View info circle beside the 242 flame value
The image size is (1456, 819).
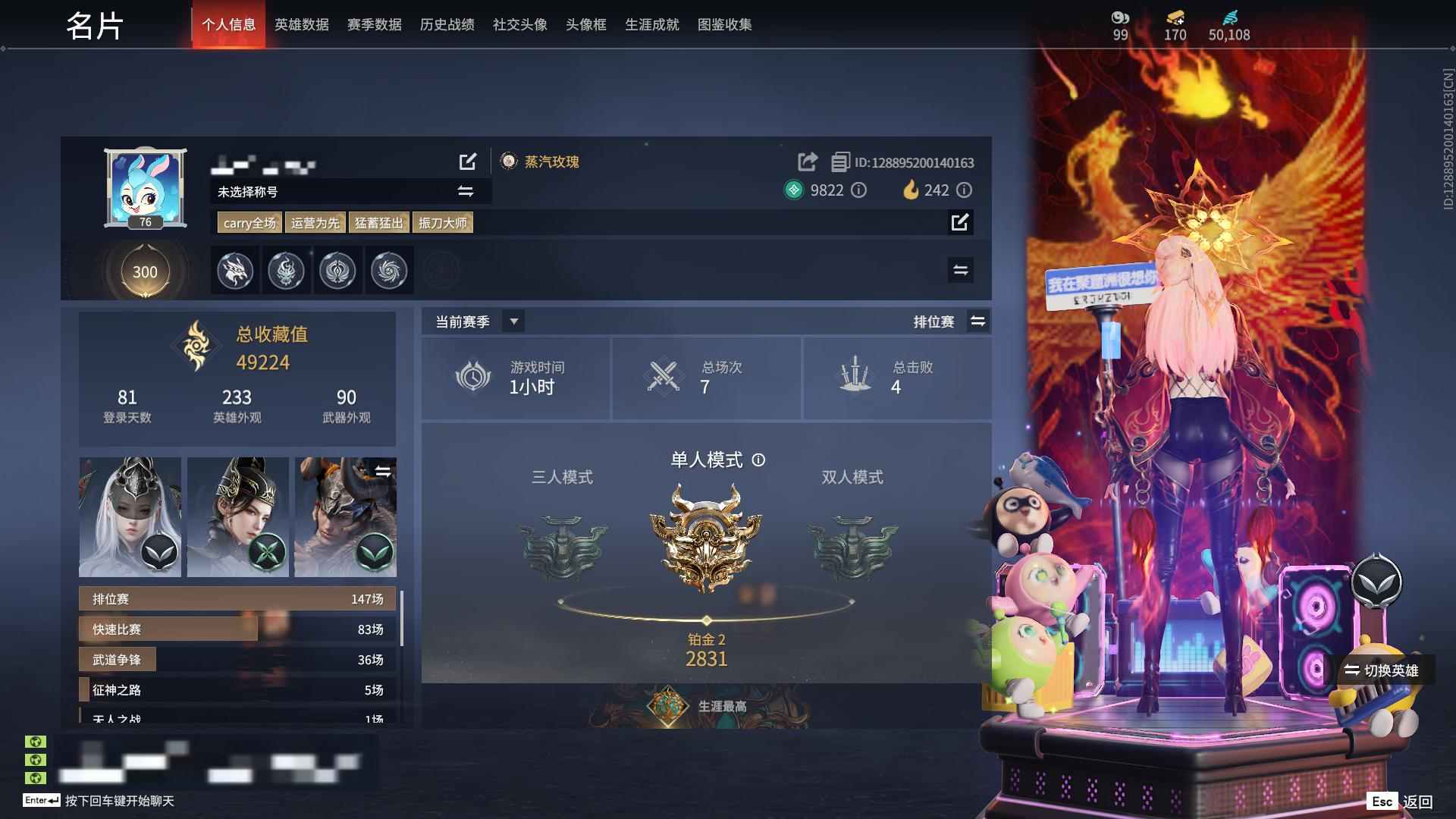pos(963,190)
